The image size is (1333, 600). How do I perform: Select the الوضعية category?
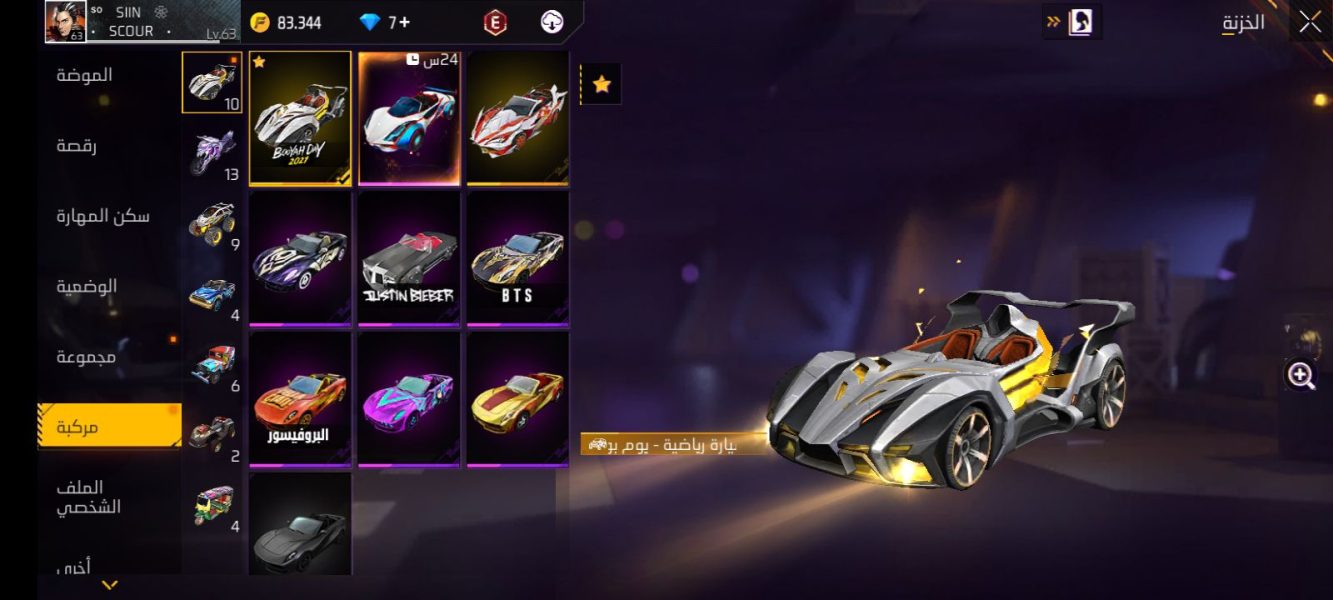click(x=86, y=287)
